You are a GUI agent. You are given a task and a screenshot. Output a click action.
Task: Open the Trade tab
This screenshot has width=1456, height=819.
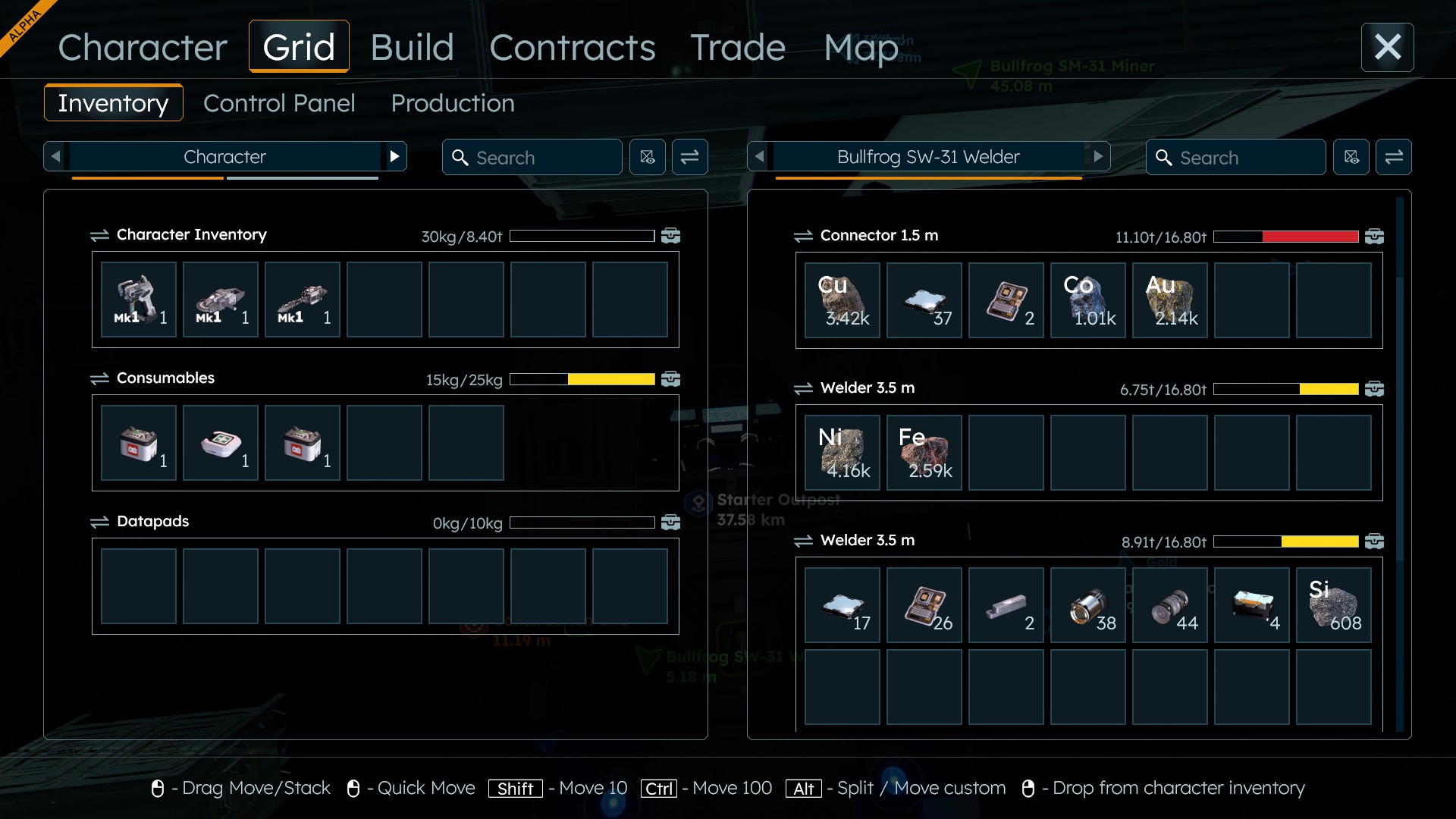737,47
